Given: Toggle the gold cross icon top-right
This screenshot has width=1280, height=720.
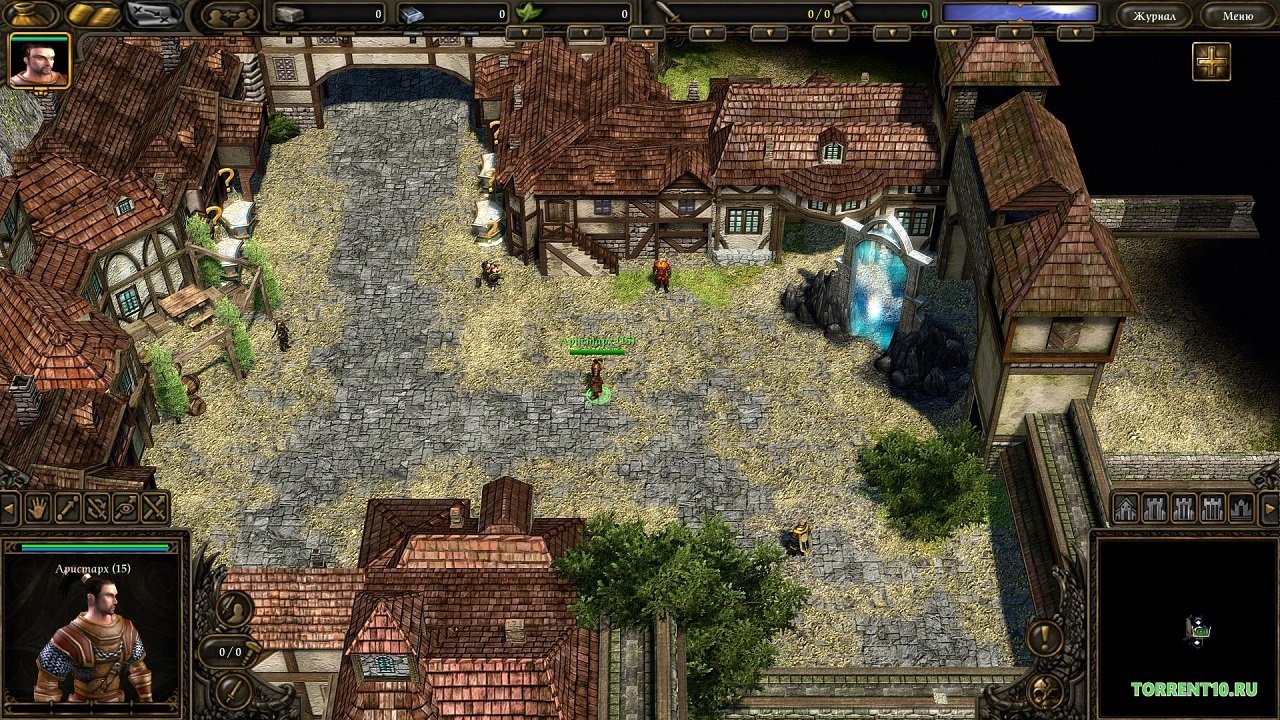Looking at the screenshot, I should click(x=1211, y=61).
